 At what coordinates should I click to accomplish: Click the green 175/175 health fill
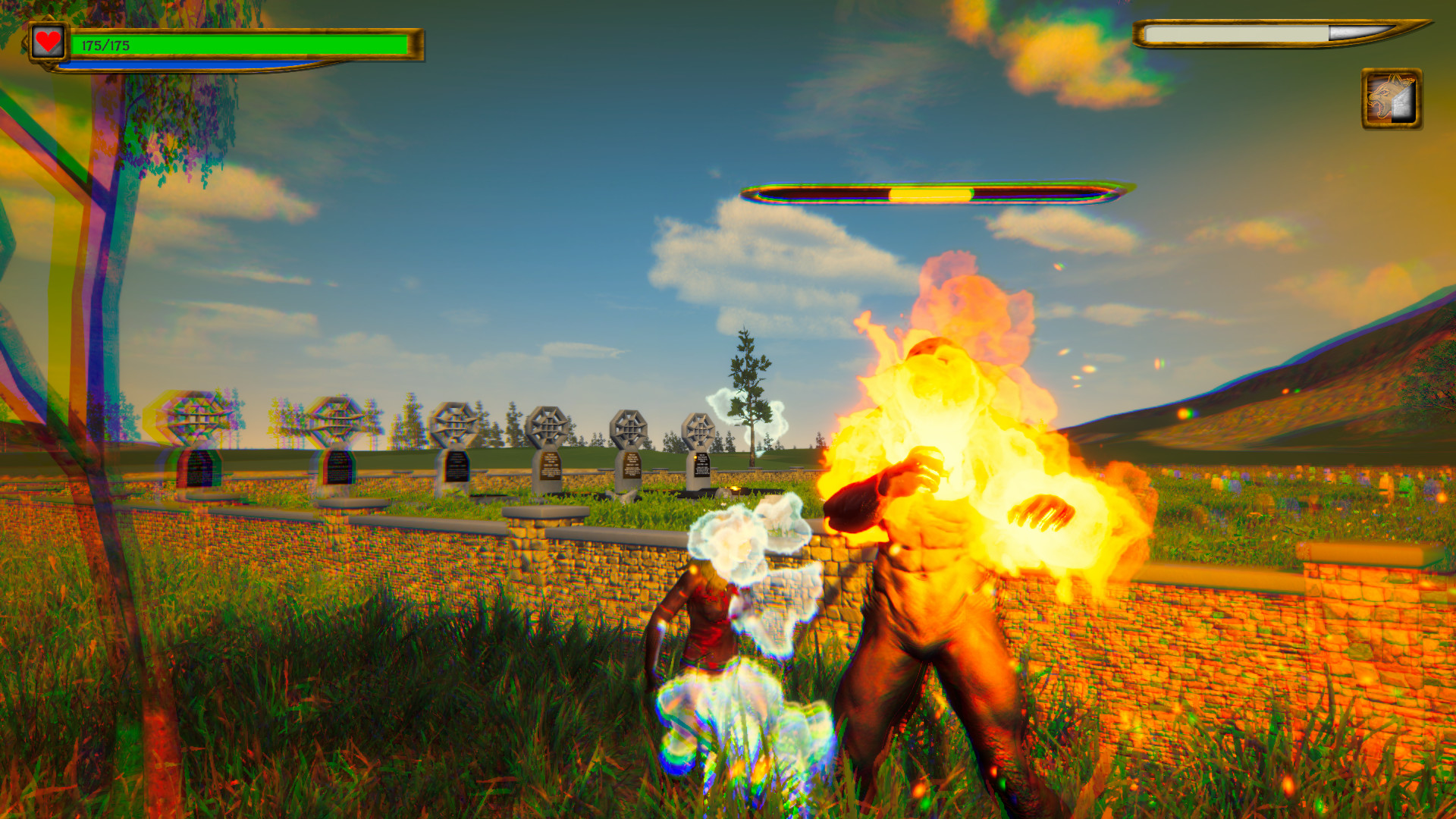tap(243, 44)
